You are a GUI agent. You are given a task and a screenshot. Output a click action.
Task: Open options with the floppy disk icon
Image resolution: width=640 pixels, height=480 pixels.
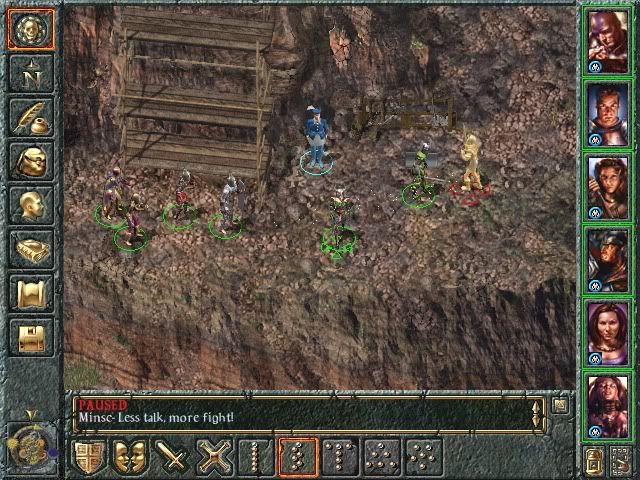coord(30,337)
